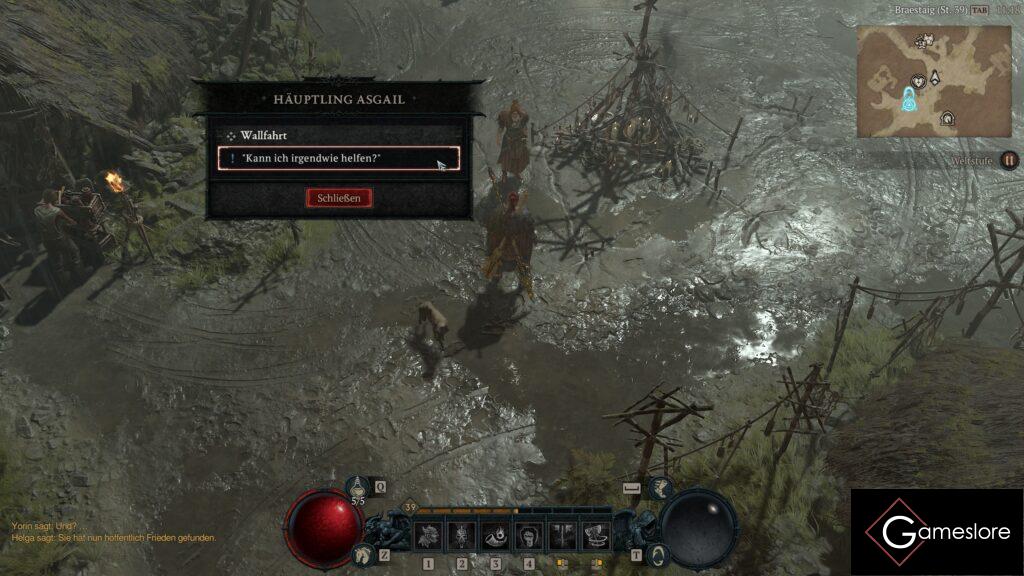Activate the sixth hotbar skill icon
The width and height of the screenshot is (1024, 576).
(597, 535)
